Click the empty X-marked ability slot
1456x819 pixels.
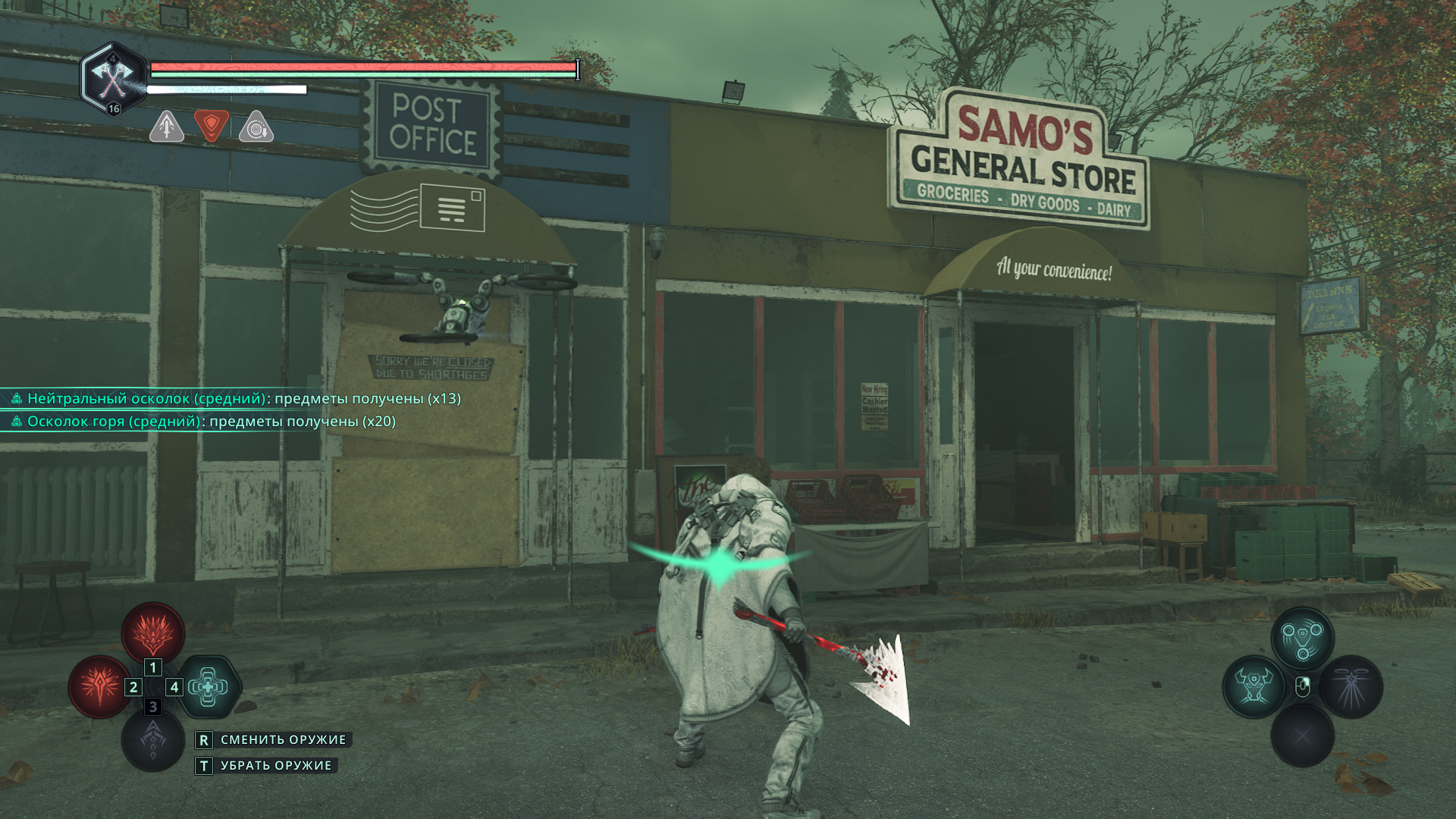pos(1302,735)
